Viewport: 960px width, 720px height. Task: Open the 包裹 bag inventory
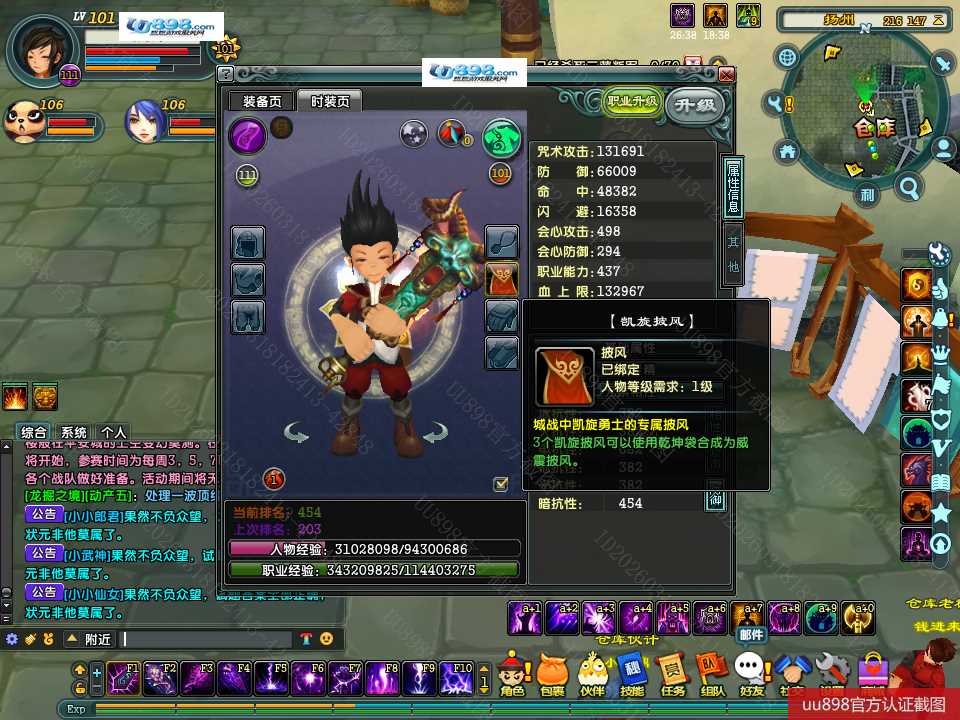tap(552, 671)
